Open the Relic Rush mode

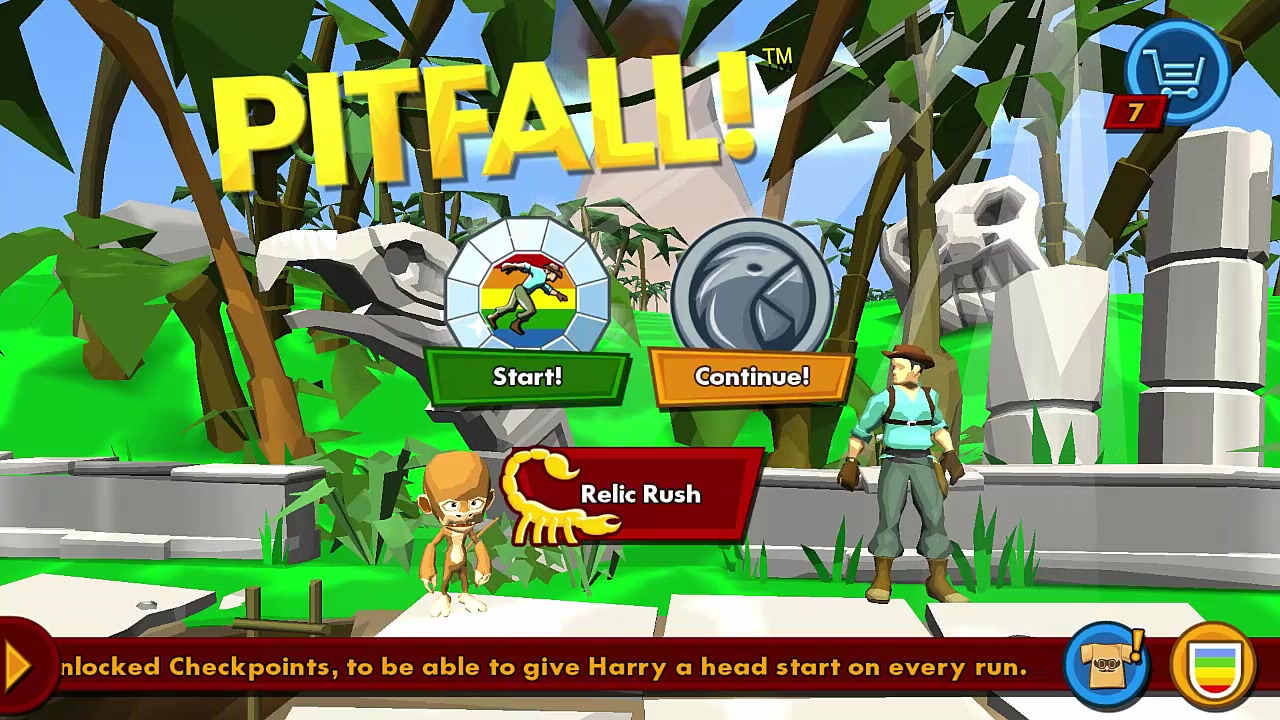(640, 494)
